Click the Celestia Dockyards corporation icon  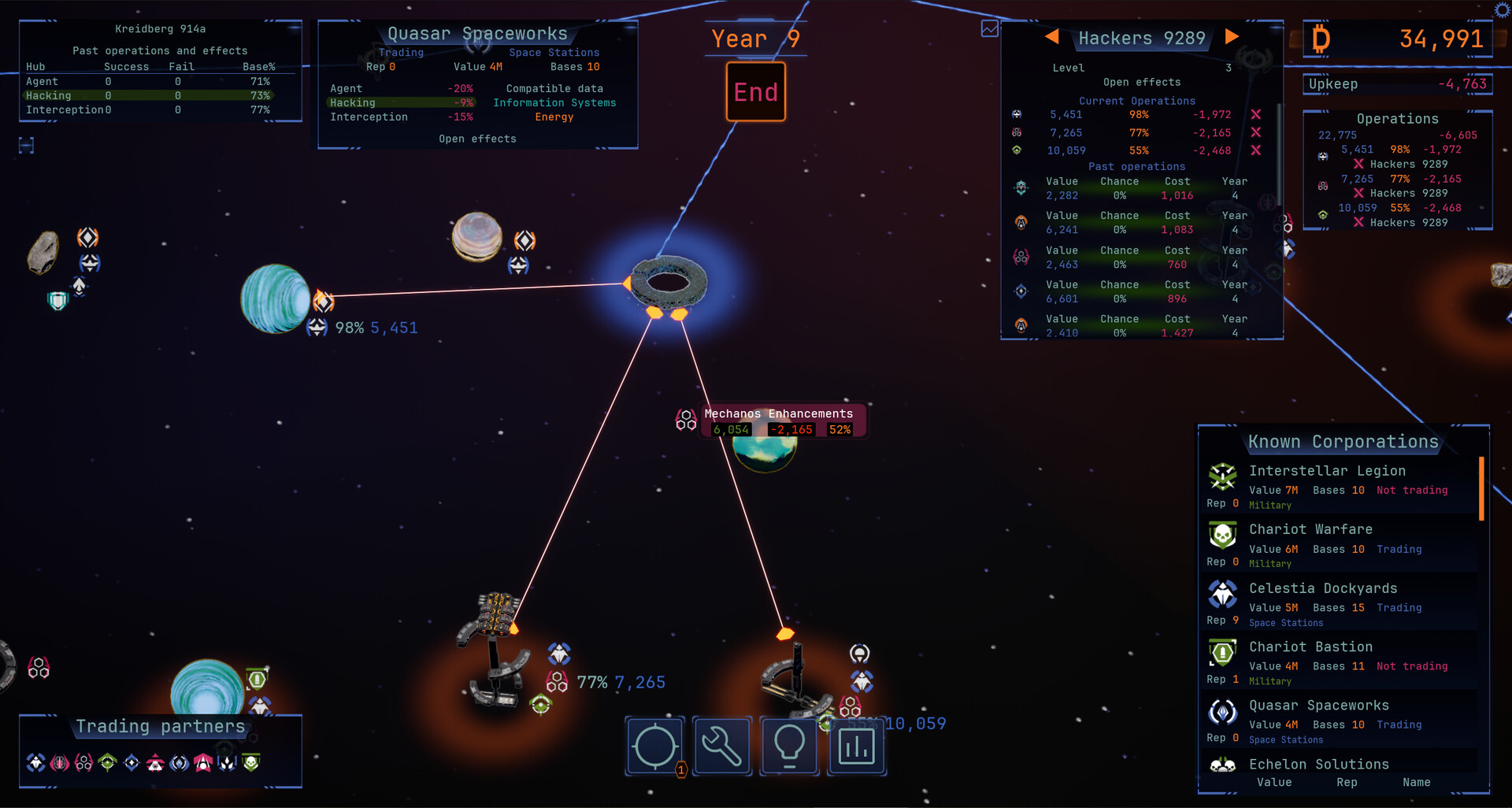[1222, 597]
